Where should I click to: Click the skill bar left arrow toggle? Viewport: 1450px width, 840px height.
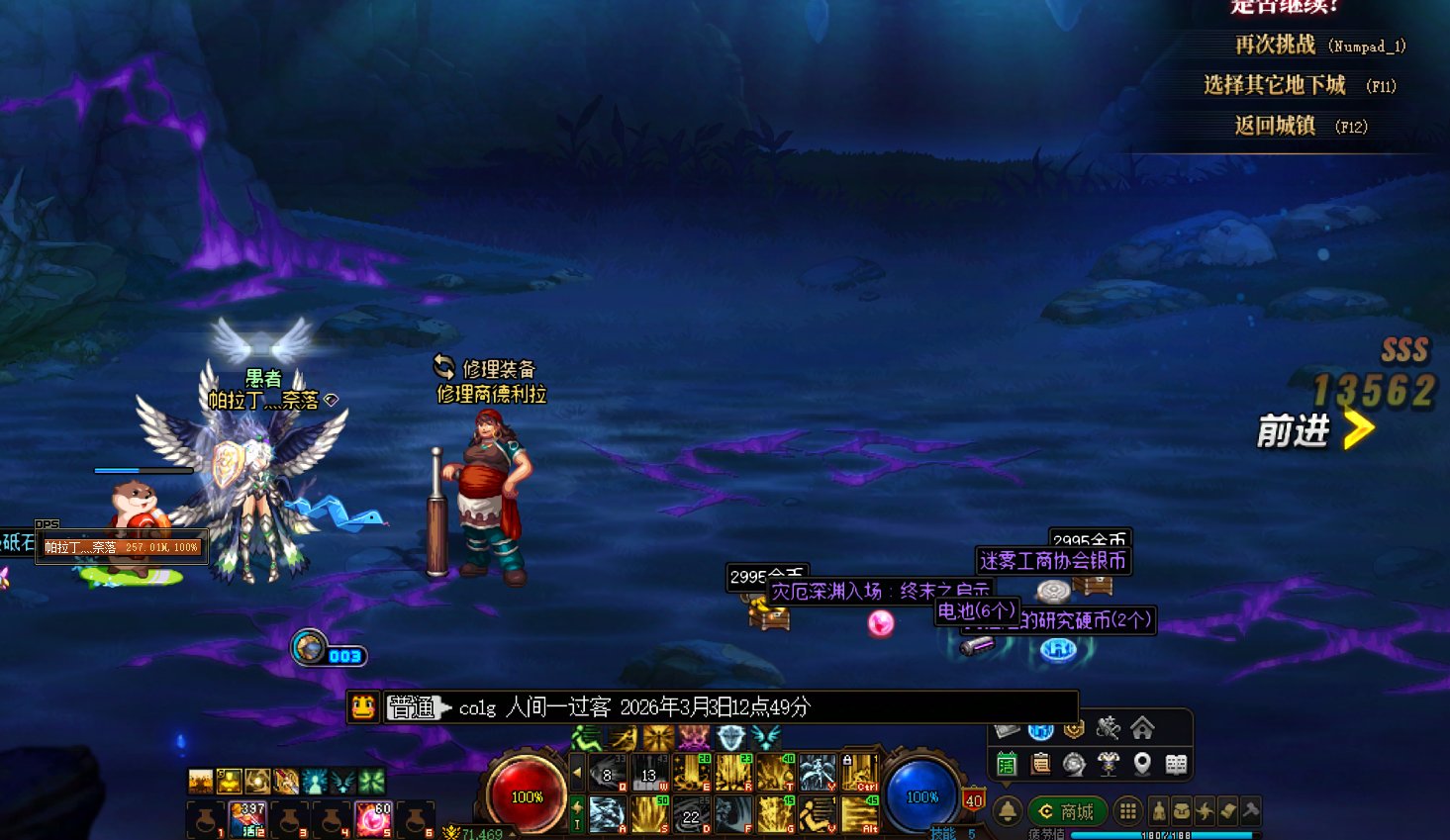(577, 773)
